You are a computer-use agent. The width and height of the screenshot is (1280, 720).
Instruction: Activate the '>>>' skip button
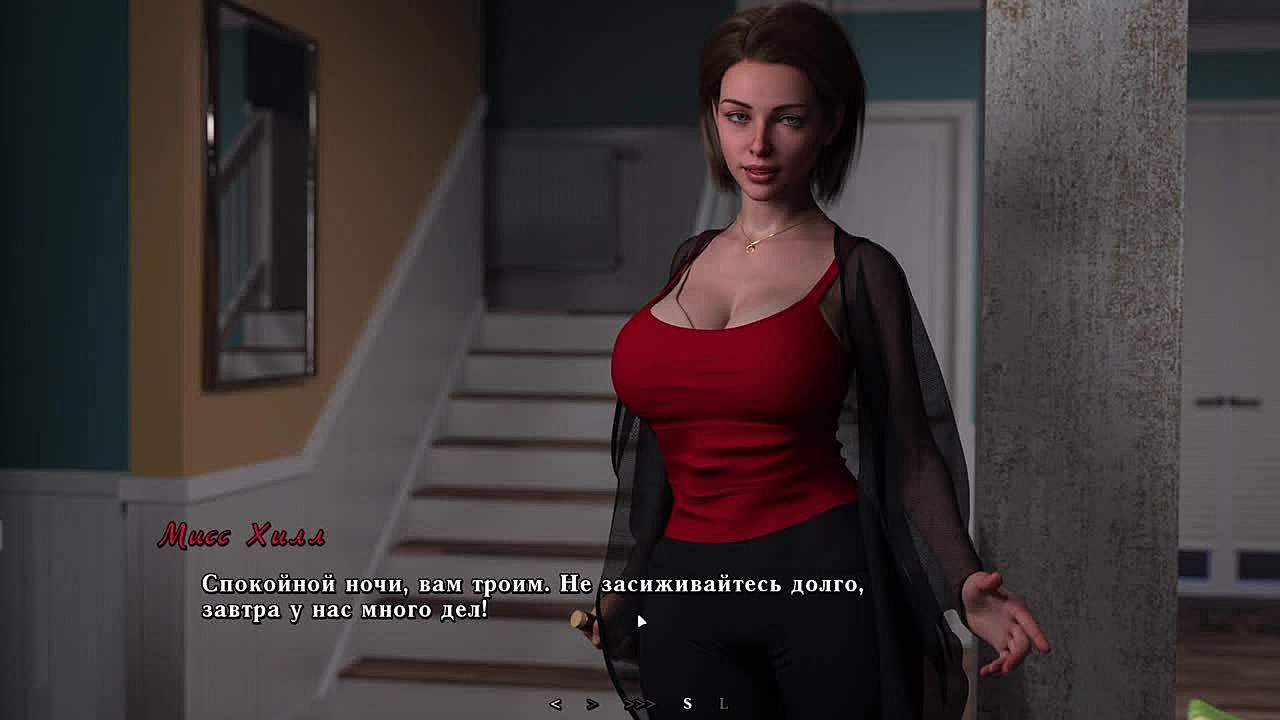pos(639,704)
